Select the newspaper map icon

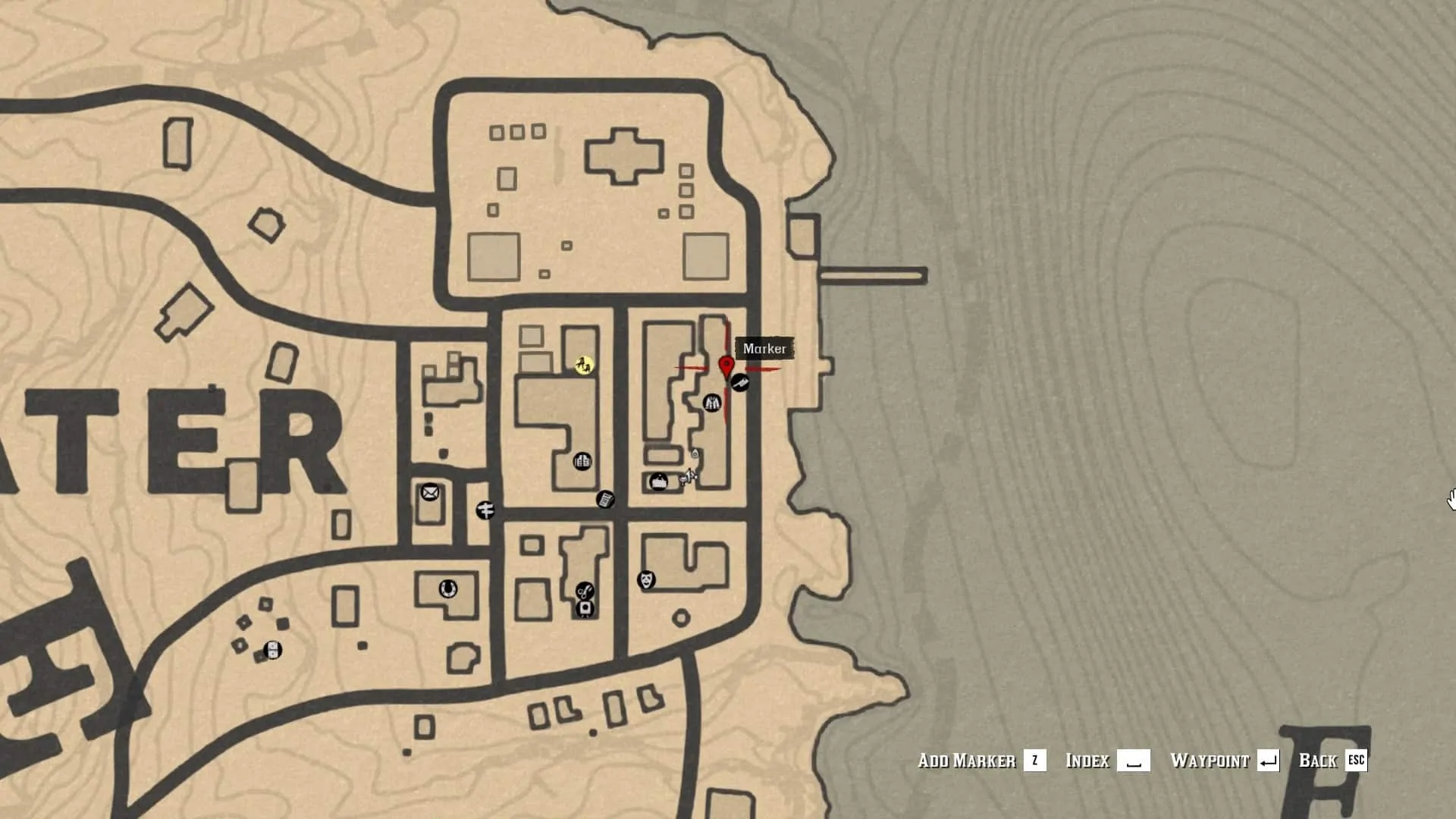pyautogui.click(x=604, y=500)
